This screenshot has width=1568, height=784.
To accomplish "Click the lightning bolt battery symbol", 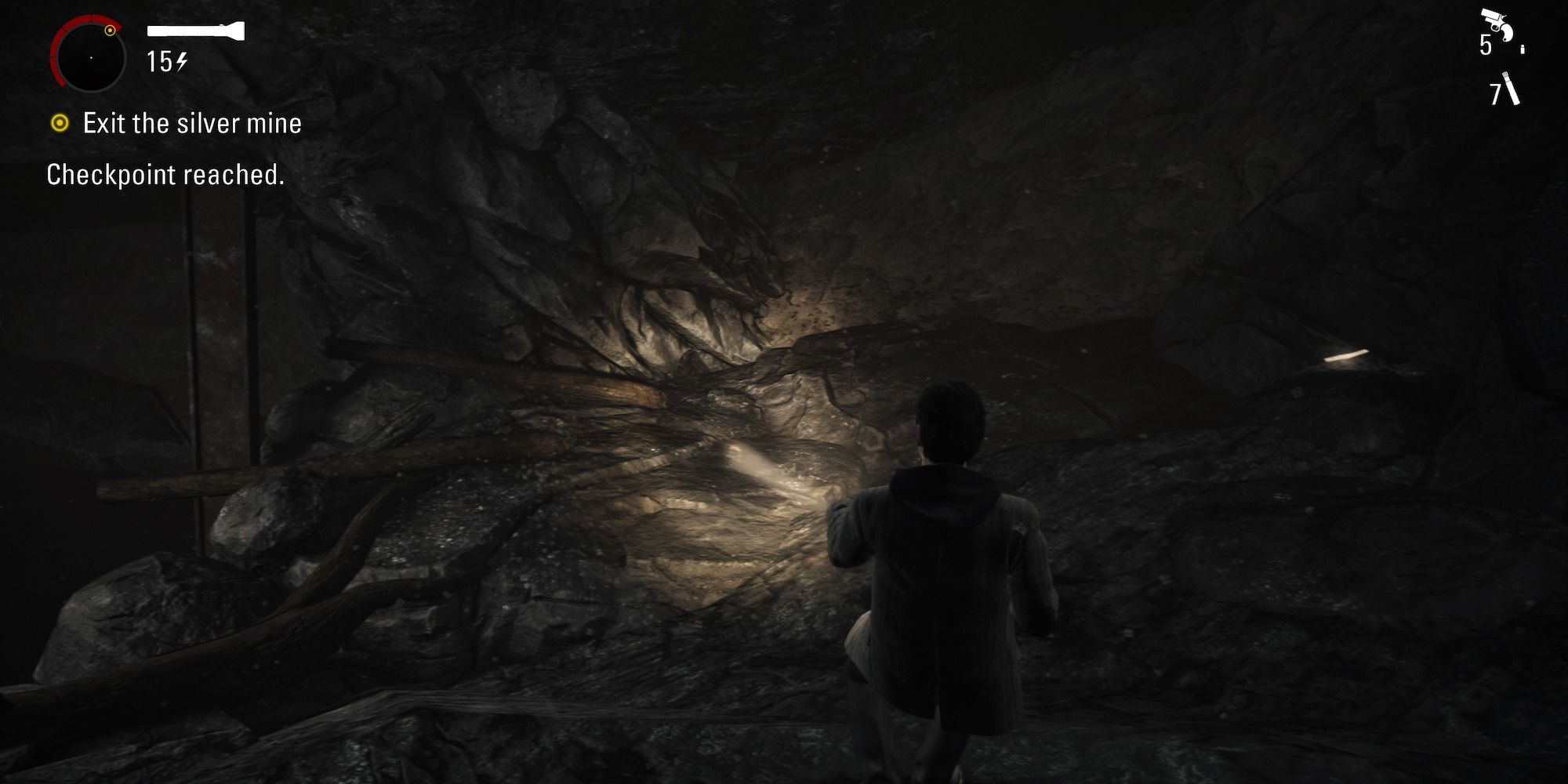I will 181,63.
